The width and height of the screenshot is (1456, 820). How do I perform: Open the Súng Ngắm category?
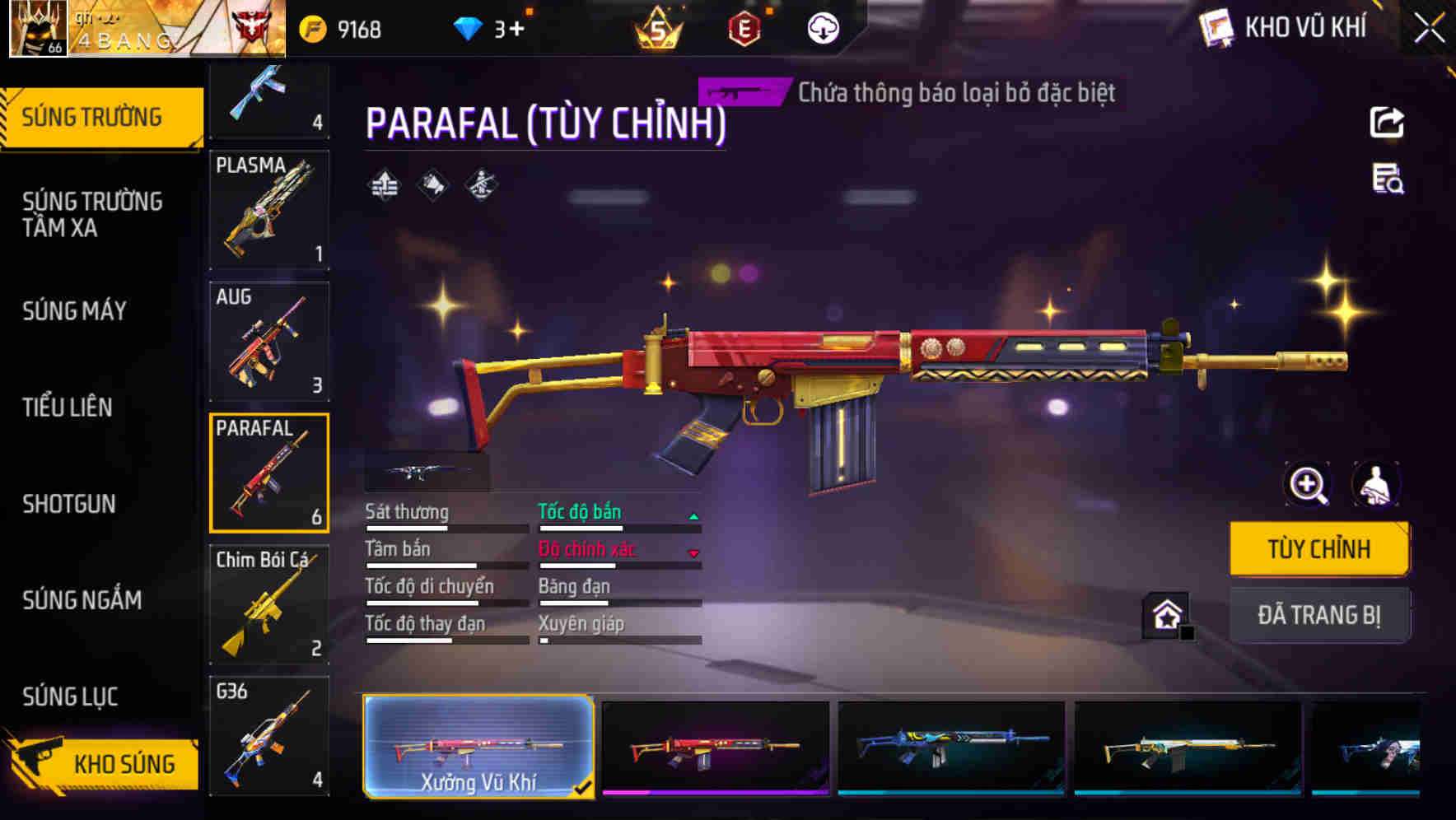(x=82, y=600)
